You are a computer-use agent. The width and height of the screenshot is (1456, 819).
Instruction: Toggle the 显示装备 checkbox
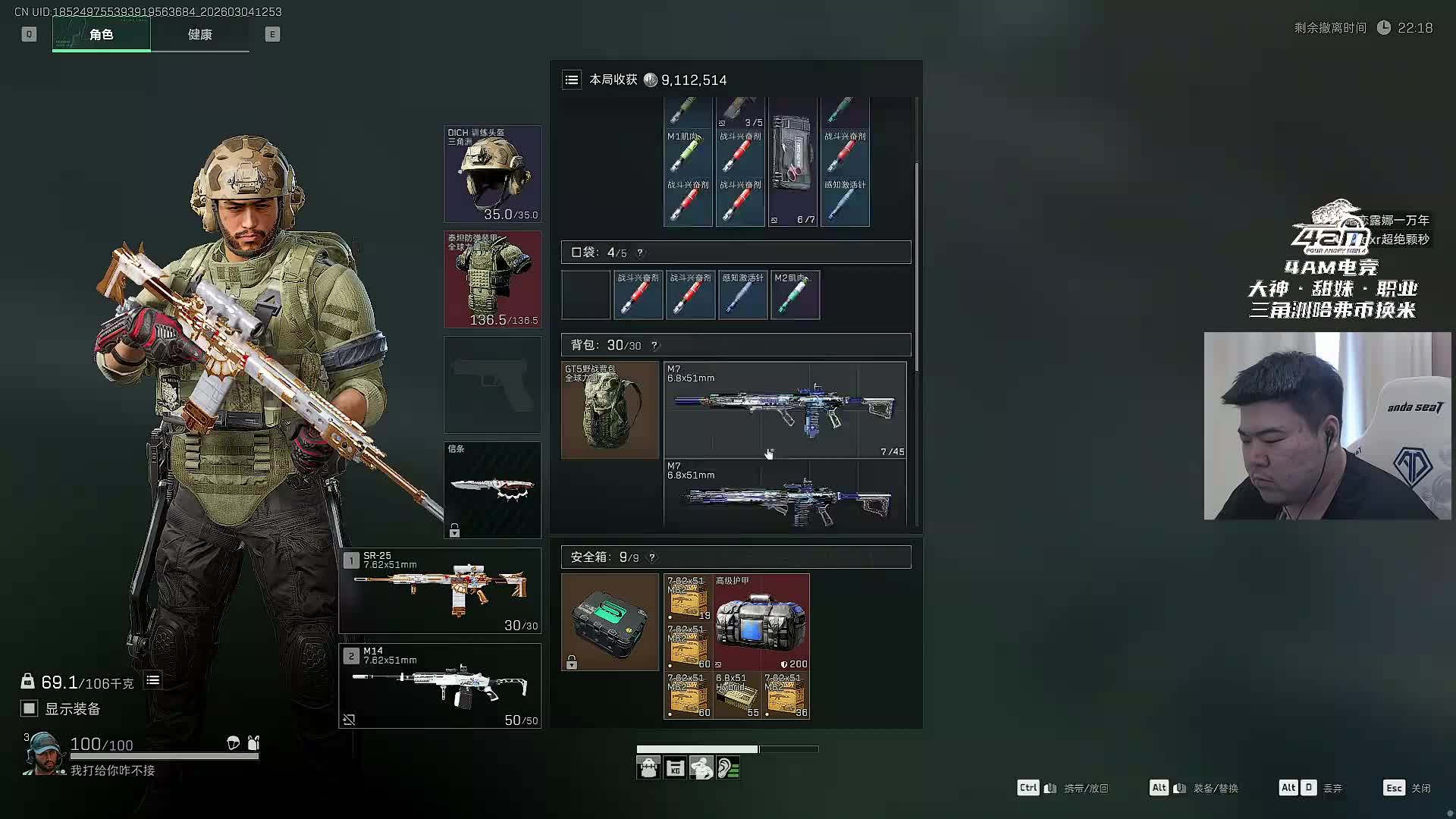point(29,708)
